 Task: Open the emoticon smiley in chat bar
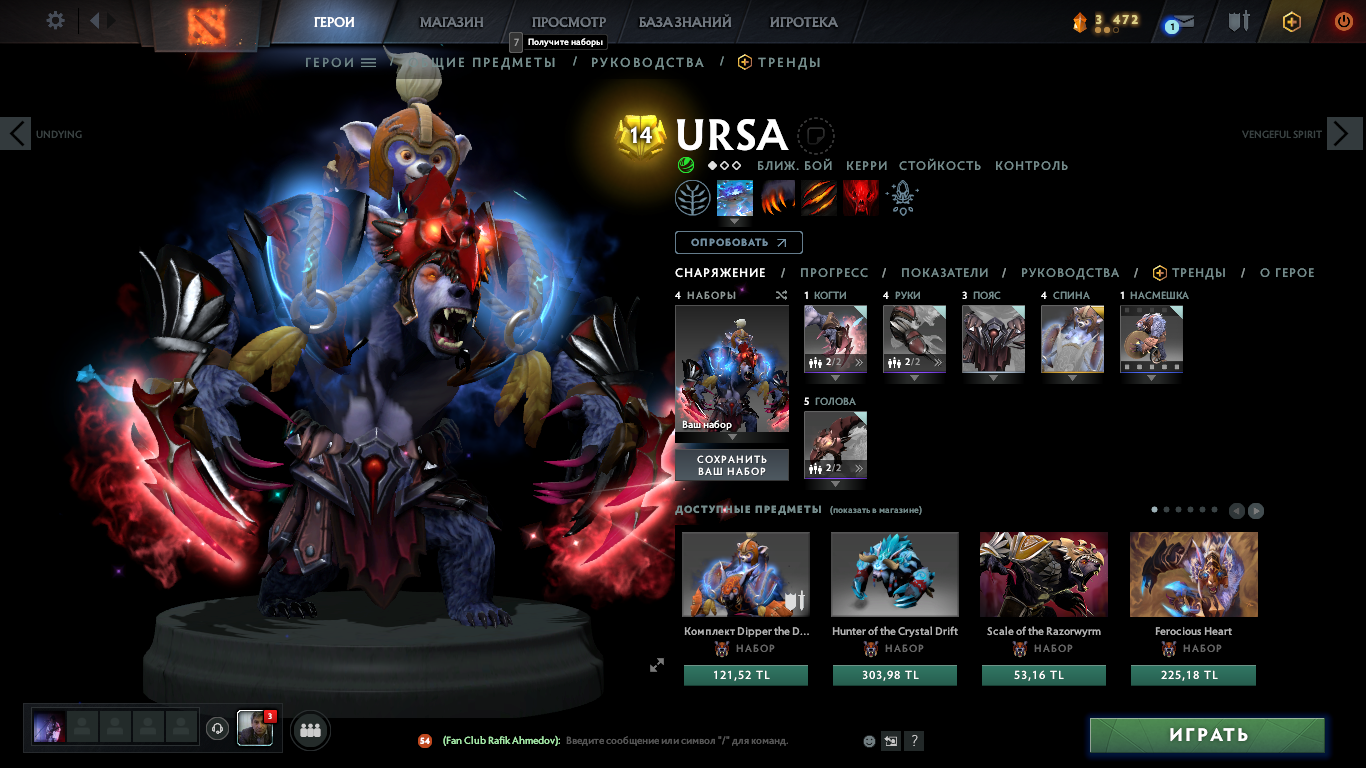(x=867, y=740)
